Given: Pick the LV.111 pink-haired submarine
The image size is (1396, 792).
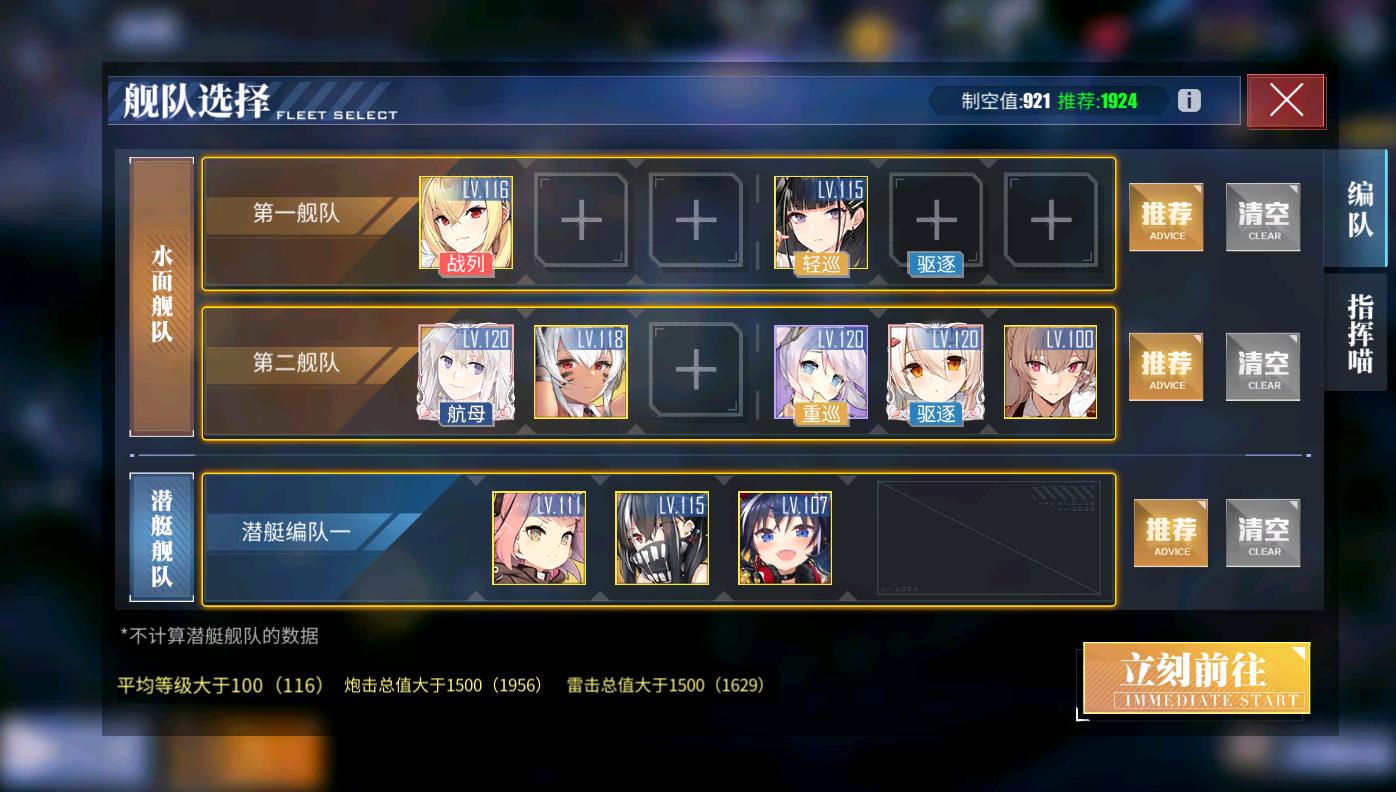Looking at the screenshot, I should coord(539,537).
